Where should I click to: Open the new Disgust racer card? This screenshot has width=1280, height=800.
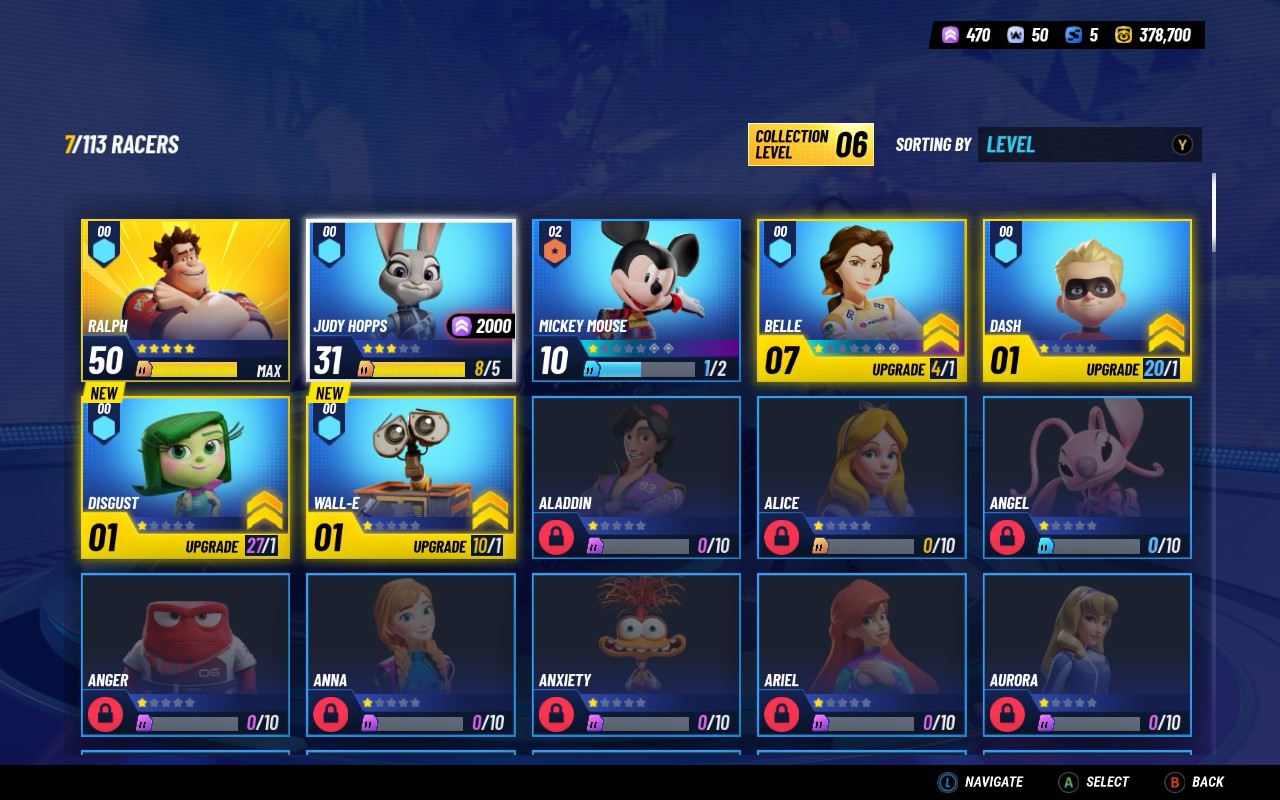[x=185, y=477]
